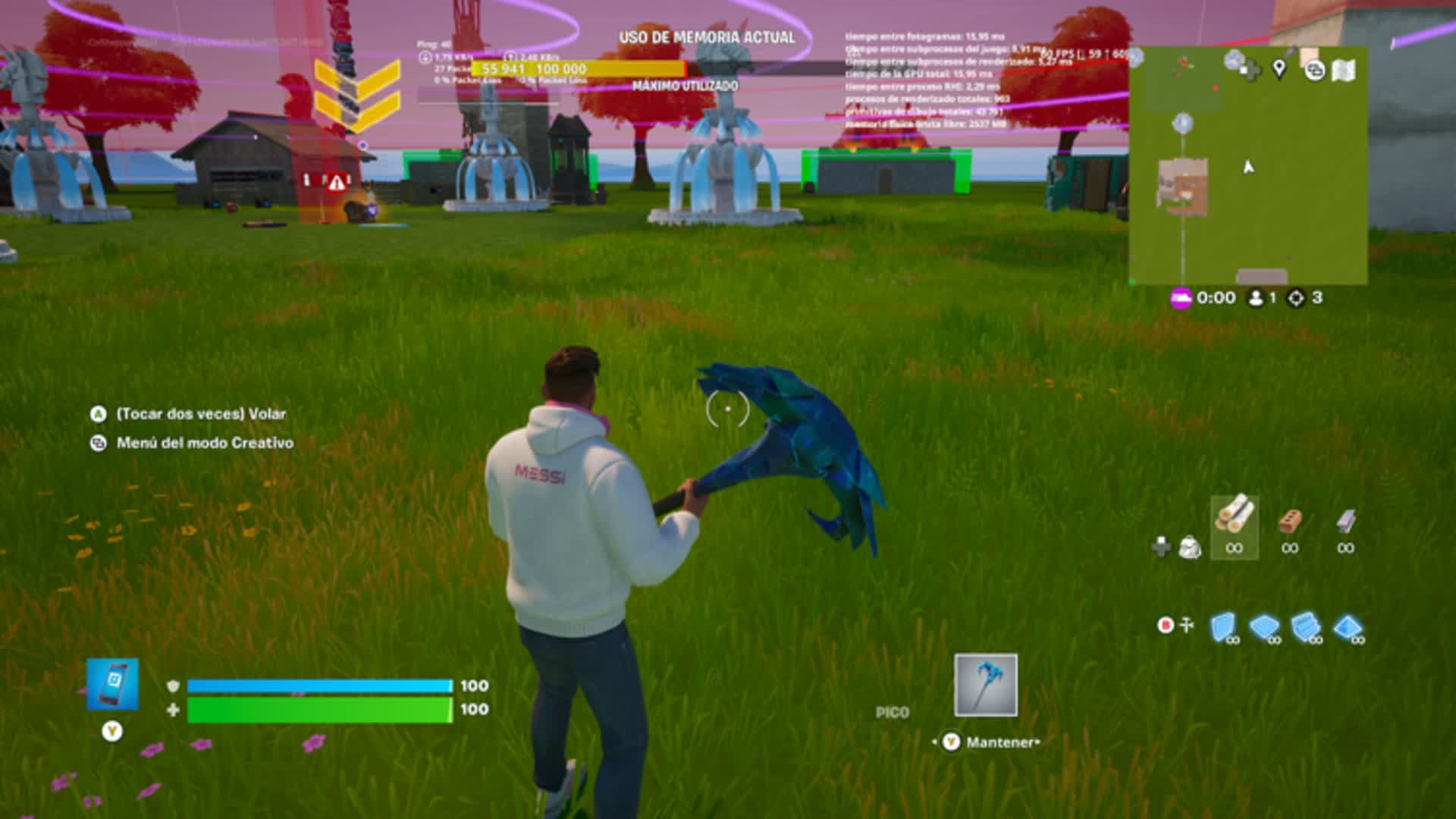Image resolution: width=1456 pixels, height=819 pixels.
Task: Open the island map icon beside the minimap
Action: tap(1344, 70)
